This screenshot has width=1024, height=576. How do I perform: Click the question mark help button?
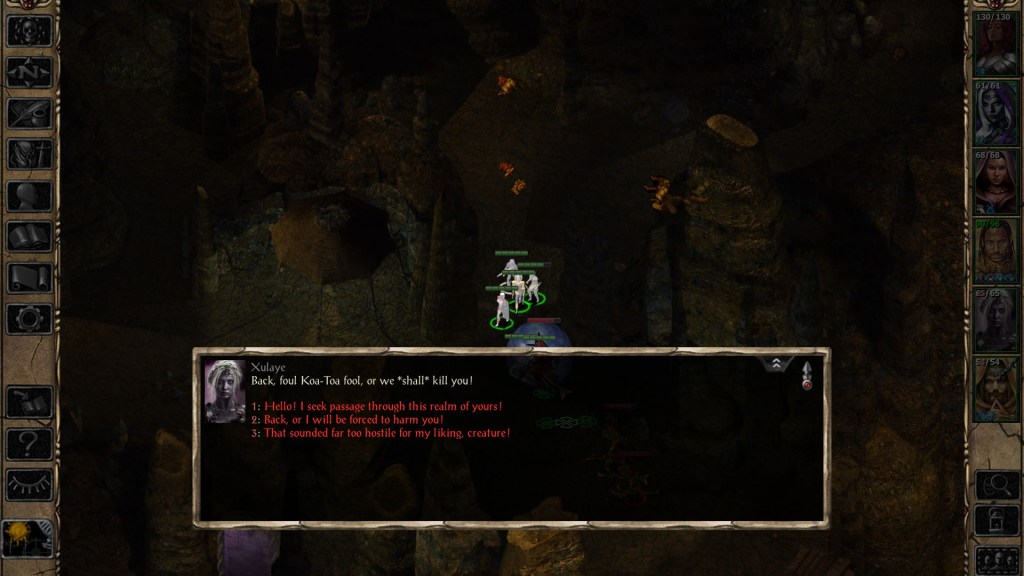29,443
